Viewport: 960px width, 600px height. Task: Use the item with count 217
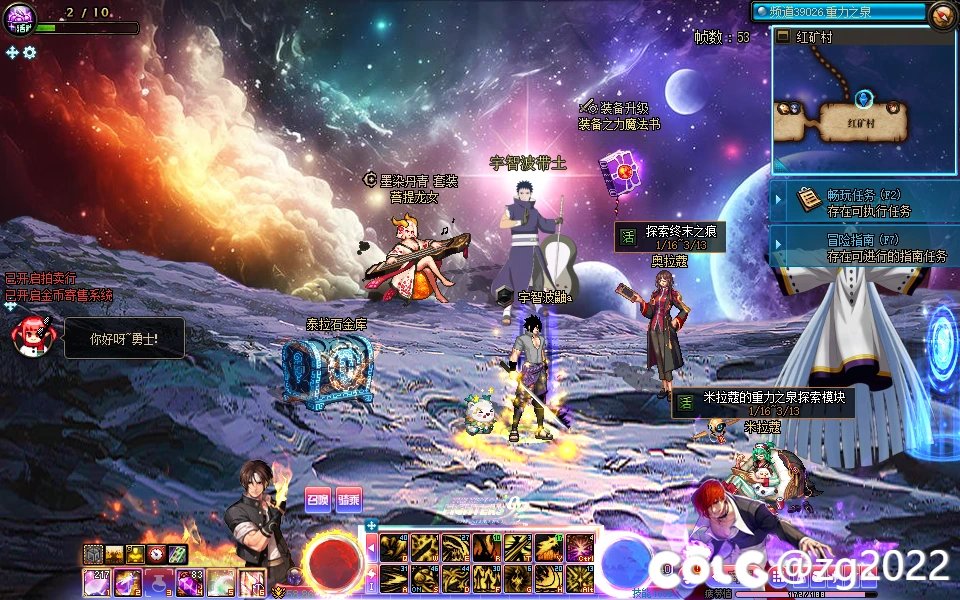(x=98, y=581)
